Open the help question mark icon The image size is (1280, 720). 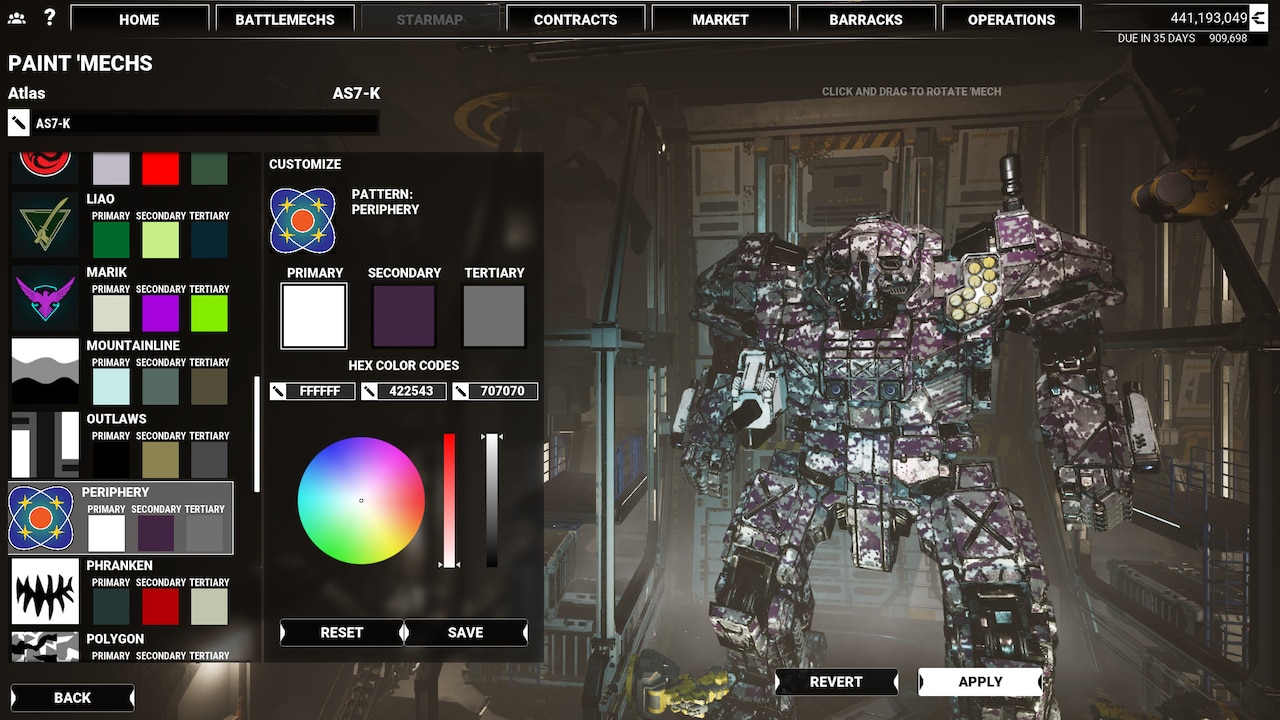tap(50, 17)
